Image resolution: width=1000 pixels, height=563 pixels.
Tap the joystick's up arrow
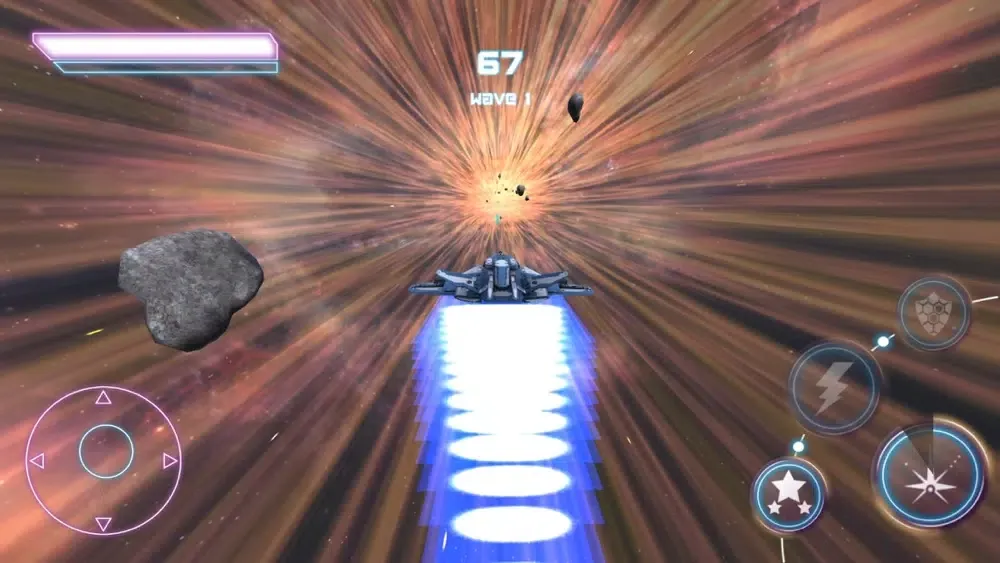pyautogui.click(x=103, y=398)
